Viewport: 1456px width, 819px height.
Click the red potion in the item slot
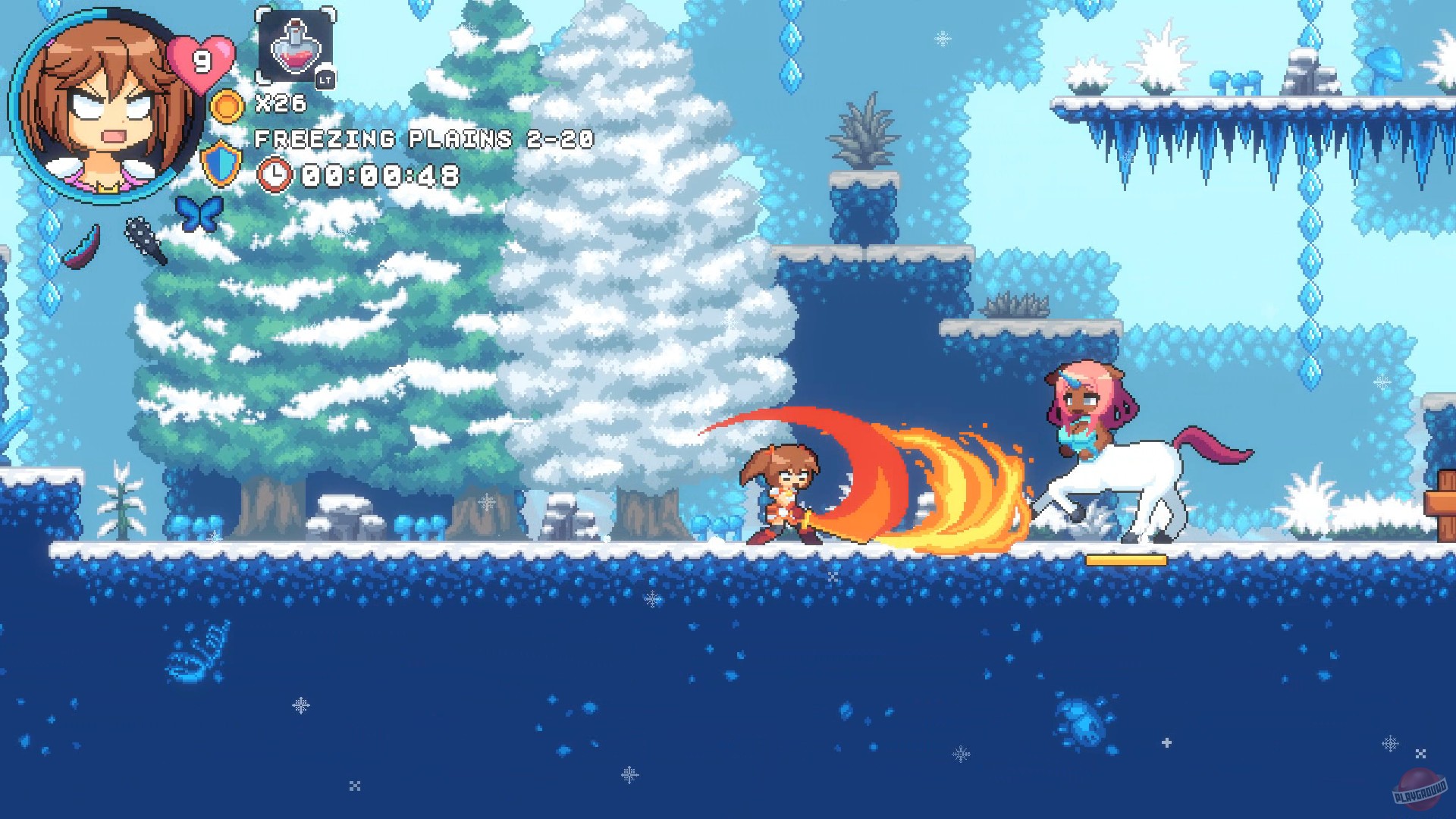294,47
